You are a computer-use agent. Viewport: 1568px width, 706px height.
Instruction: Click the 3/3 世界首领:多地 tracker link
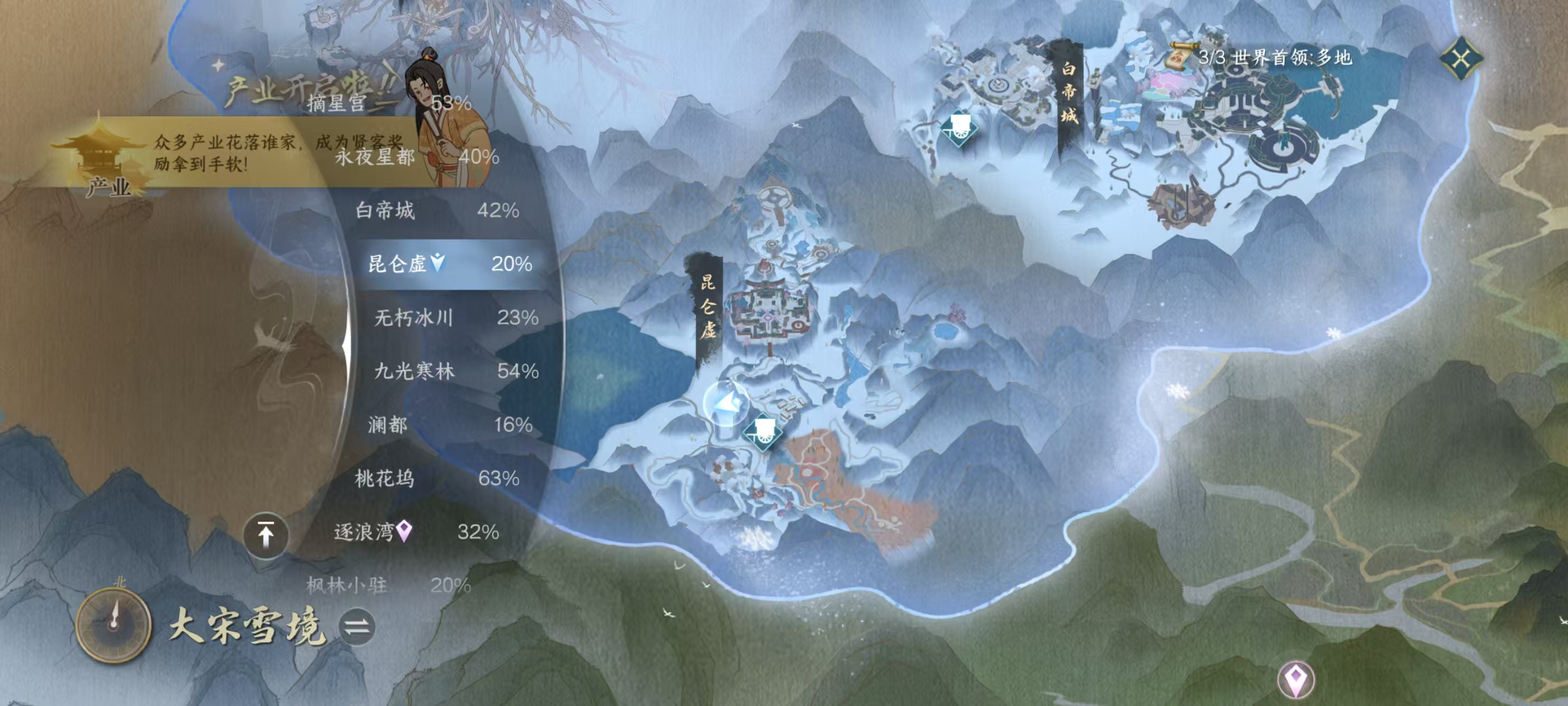(x=1278, y=57)
